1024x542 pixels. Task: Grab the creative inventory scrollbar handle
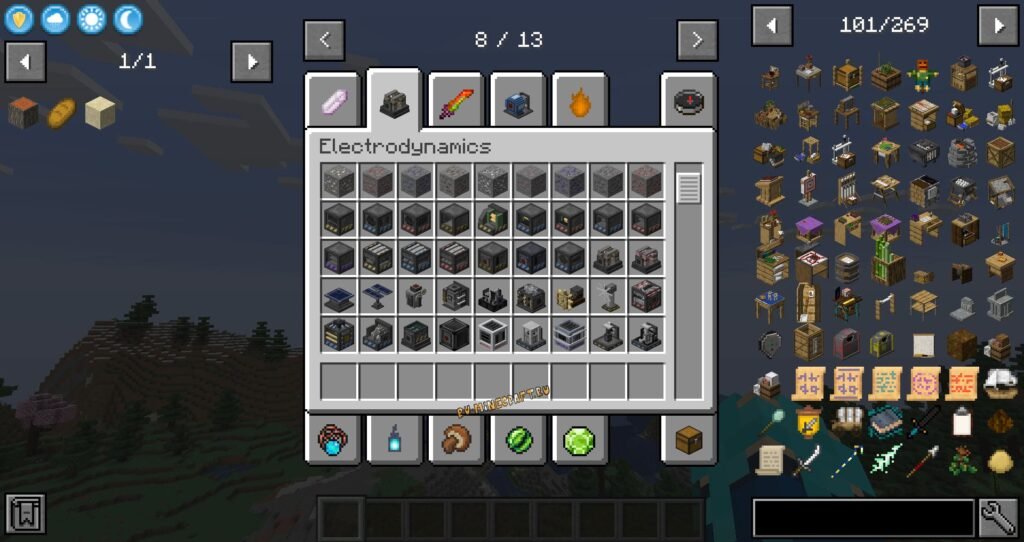pos(689,187)
